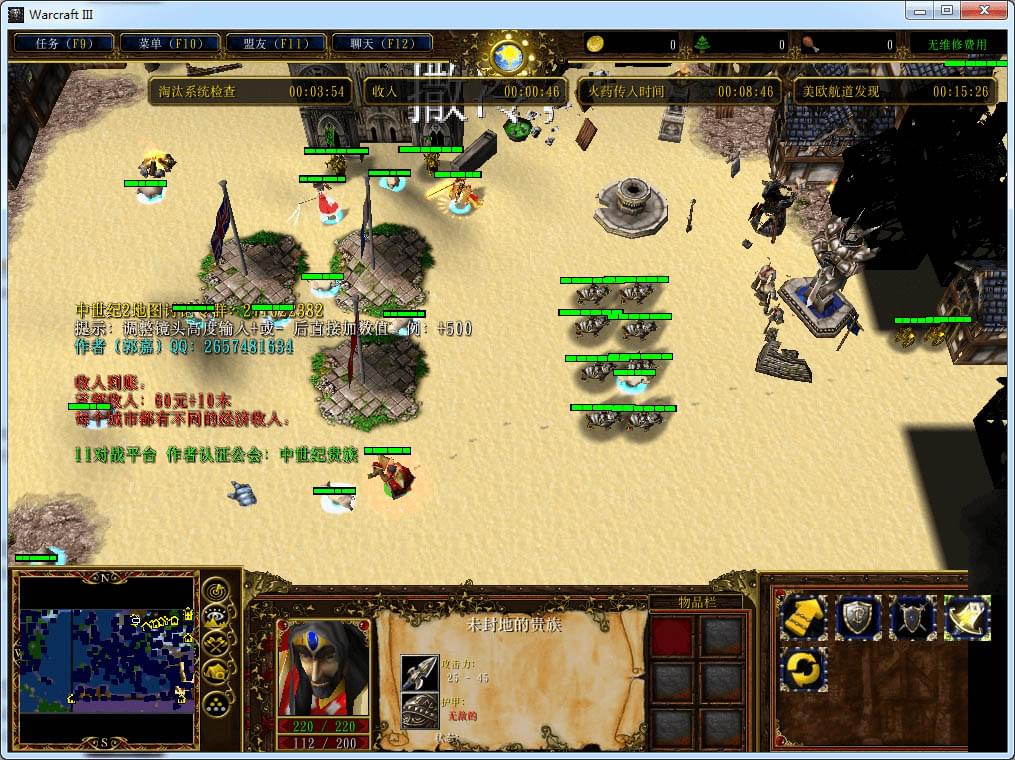Image resolution: width=1015 pixels, height=760 pixels.
Task: Minimize the Warcraft III window
Action: coord(921,10)
